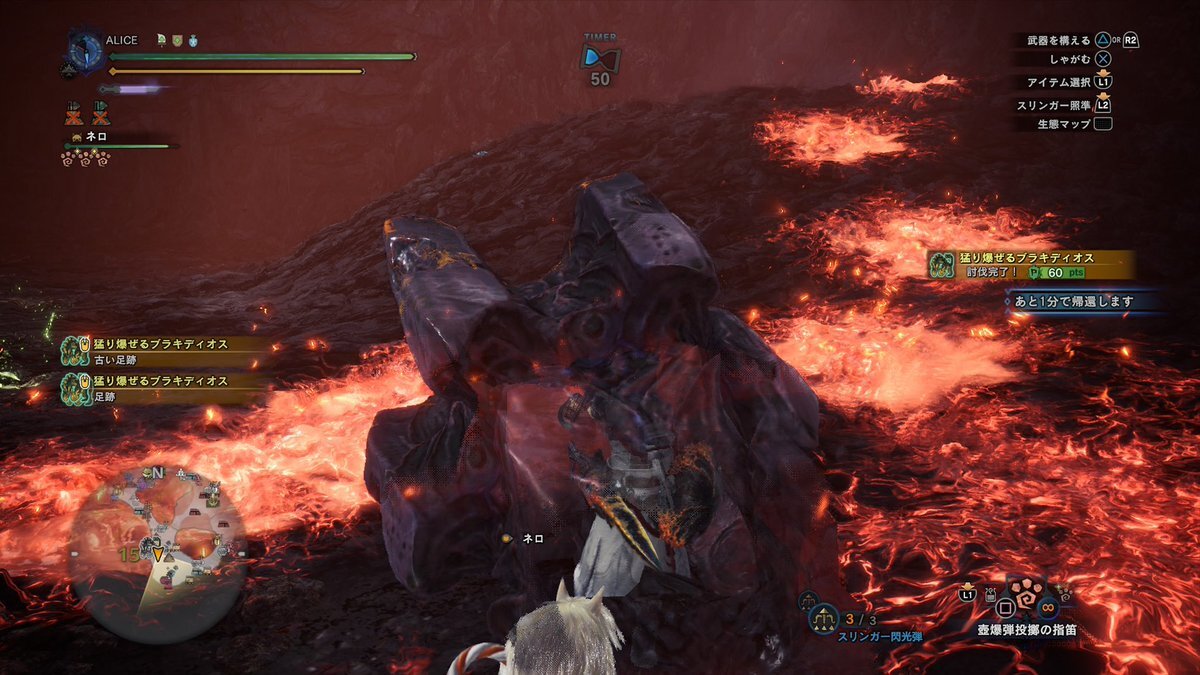Click the 古い足跡 Brachydios track notification

pyautogui.click(x=161, y=350)
